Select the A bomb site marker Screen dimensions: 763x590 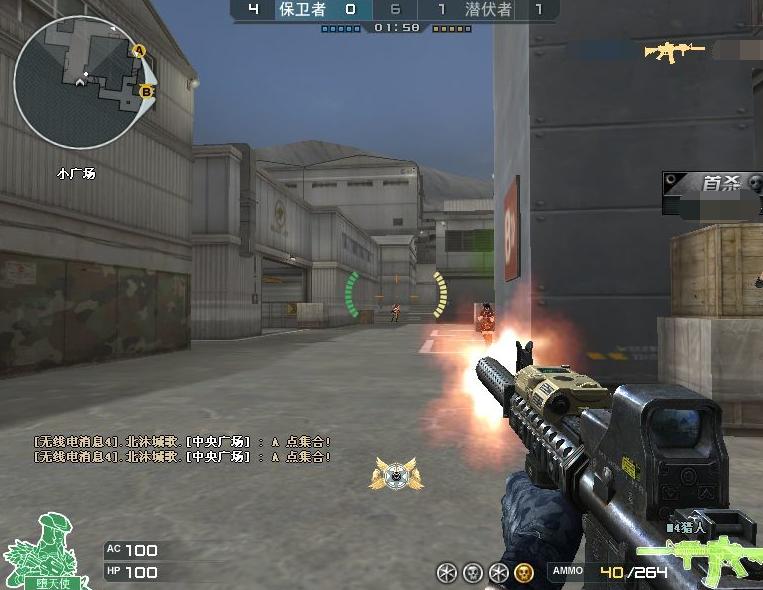(x=139, y=50)
